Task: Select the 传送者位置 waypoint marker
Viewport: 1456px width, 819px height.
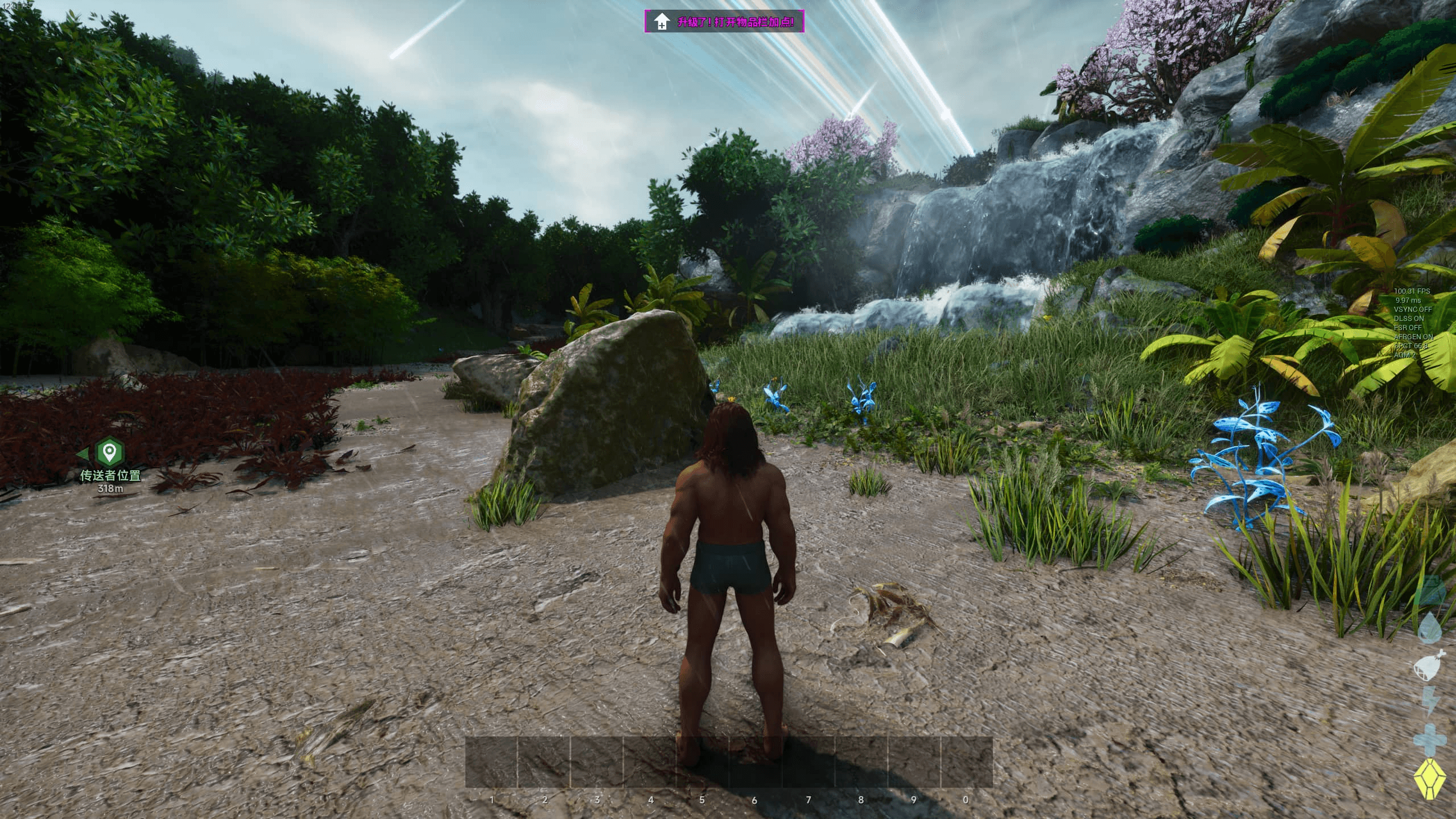Action: (109, 452)
